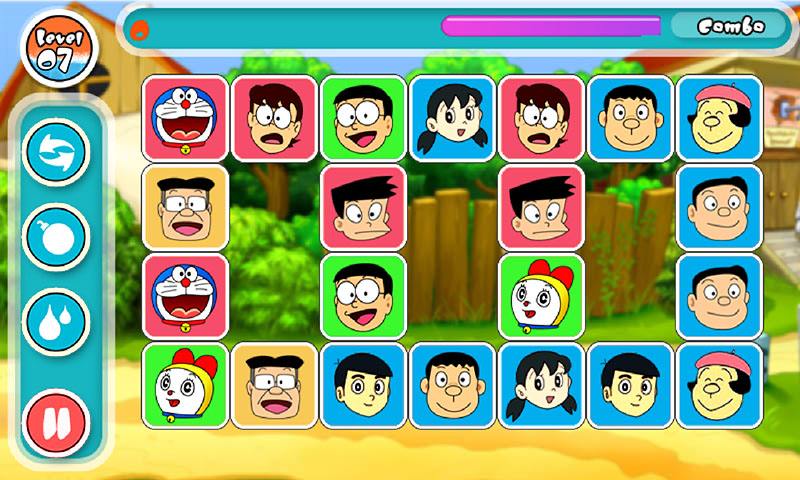
Task: Select the Dorami tile beside the glasses man
Action: pos(185,386)
